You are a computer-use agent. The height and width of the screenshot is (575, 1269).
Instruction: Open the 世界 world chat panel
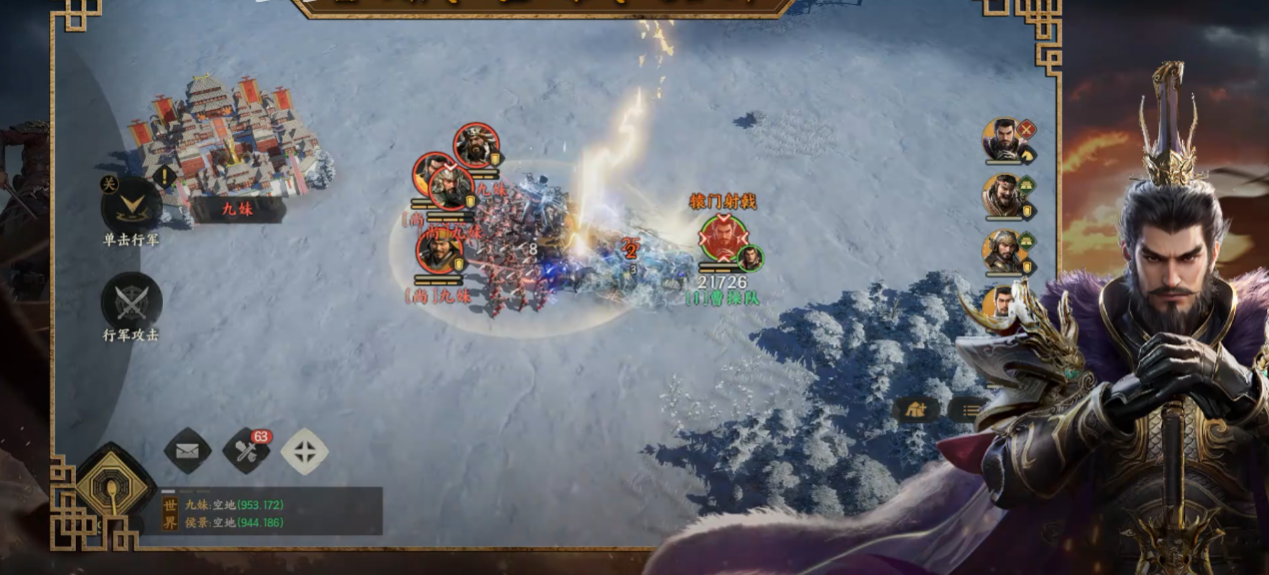point(270,513)
